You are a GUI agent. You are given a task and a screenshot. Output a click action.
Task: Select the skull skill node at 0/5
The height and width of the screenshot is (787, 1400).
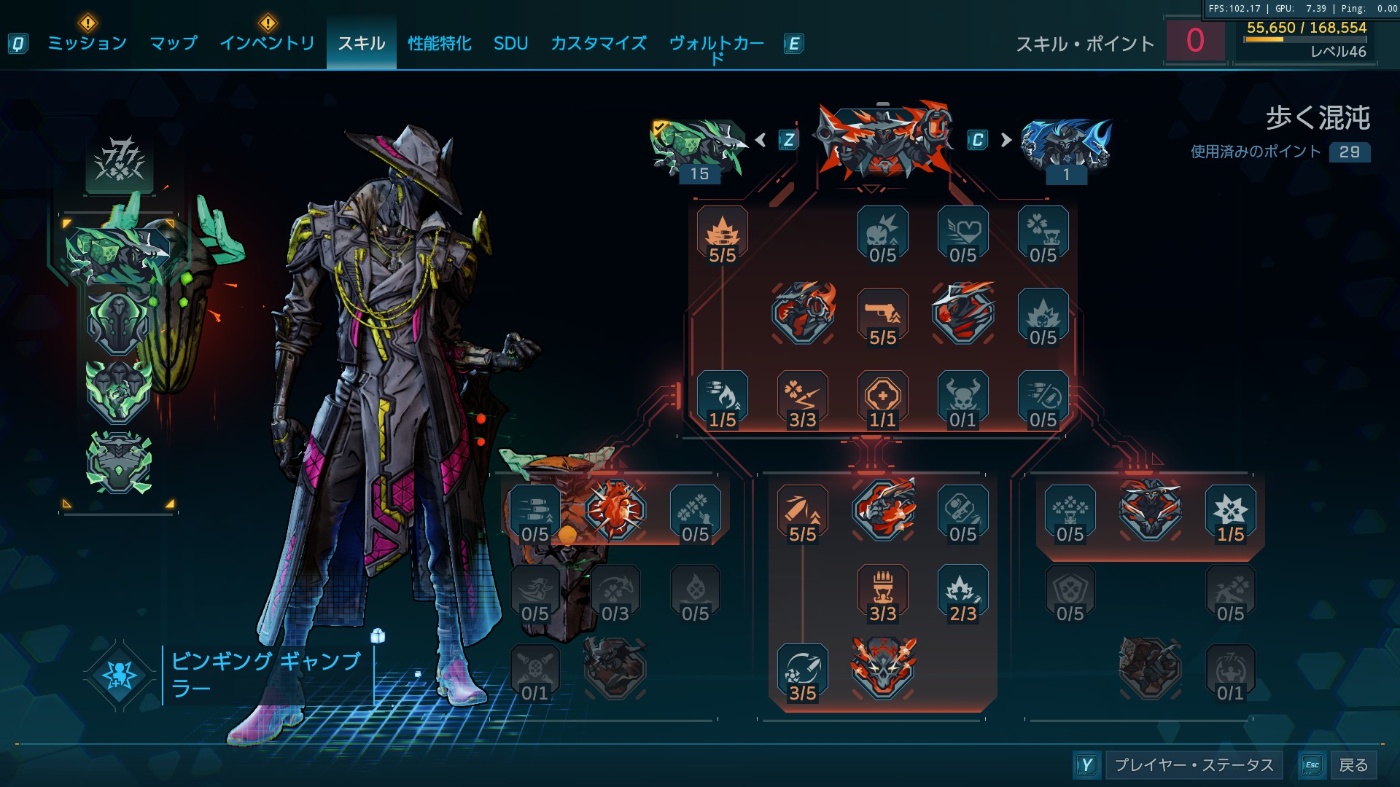pos(882,234)
